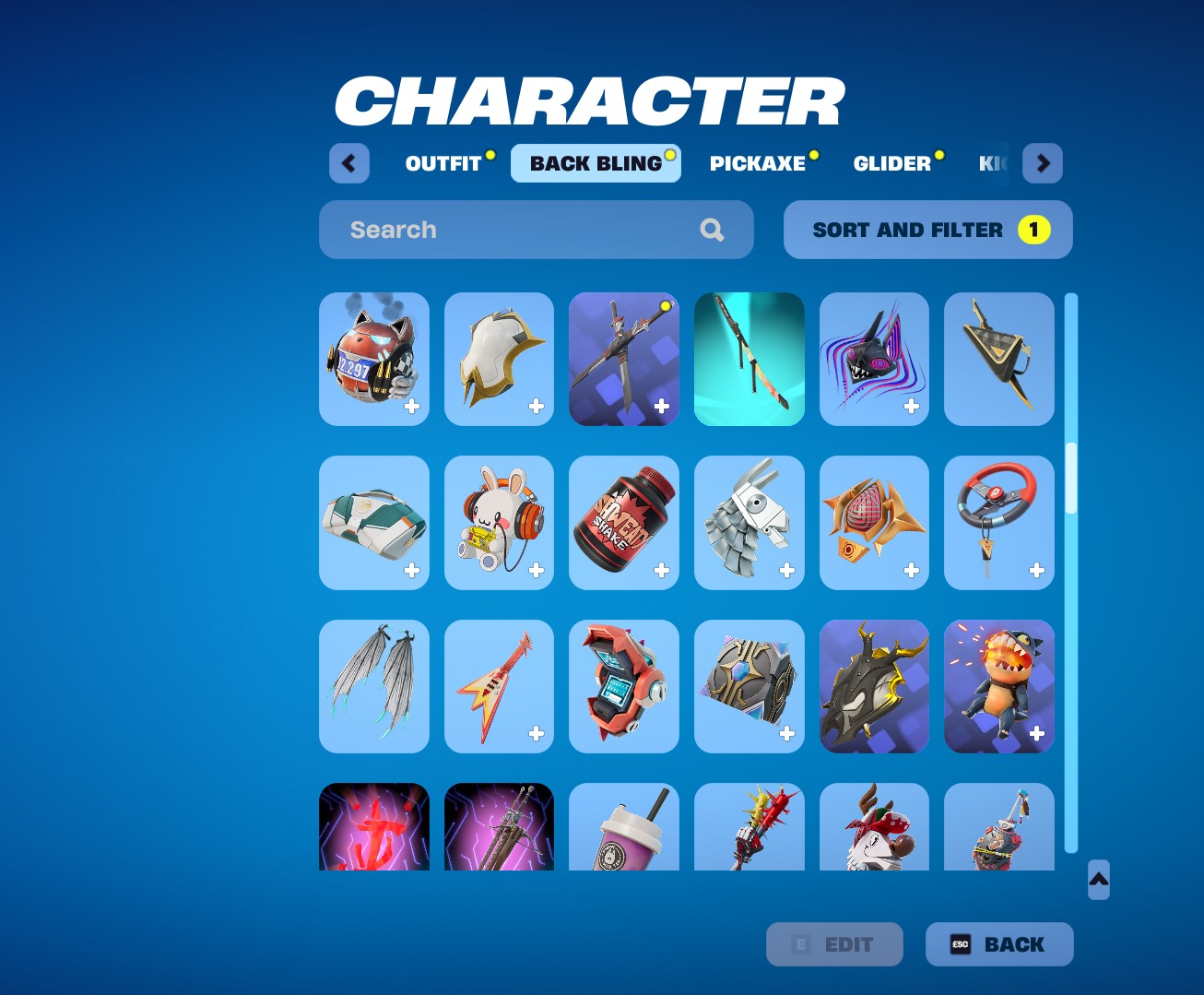Select the green and white duffel bag
Viewport: 1204px width, 995px height.
pyautogui.click(x=374, y=523)
